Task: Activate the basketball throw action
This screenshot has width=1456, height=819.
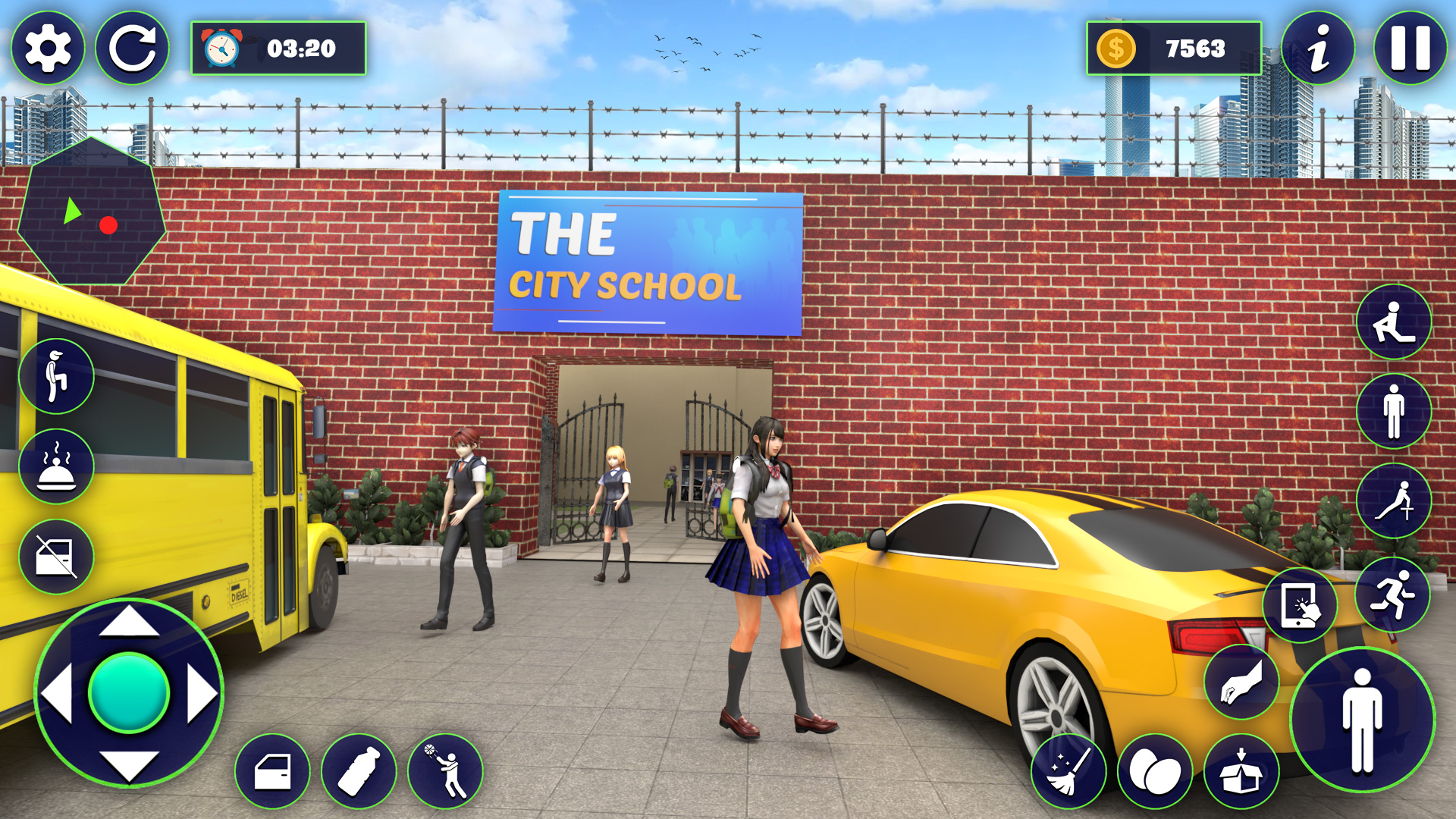Action: click(x=446, y=772)
